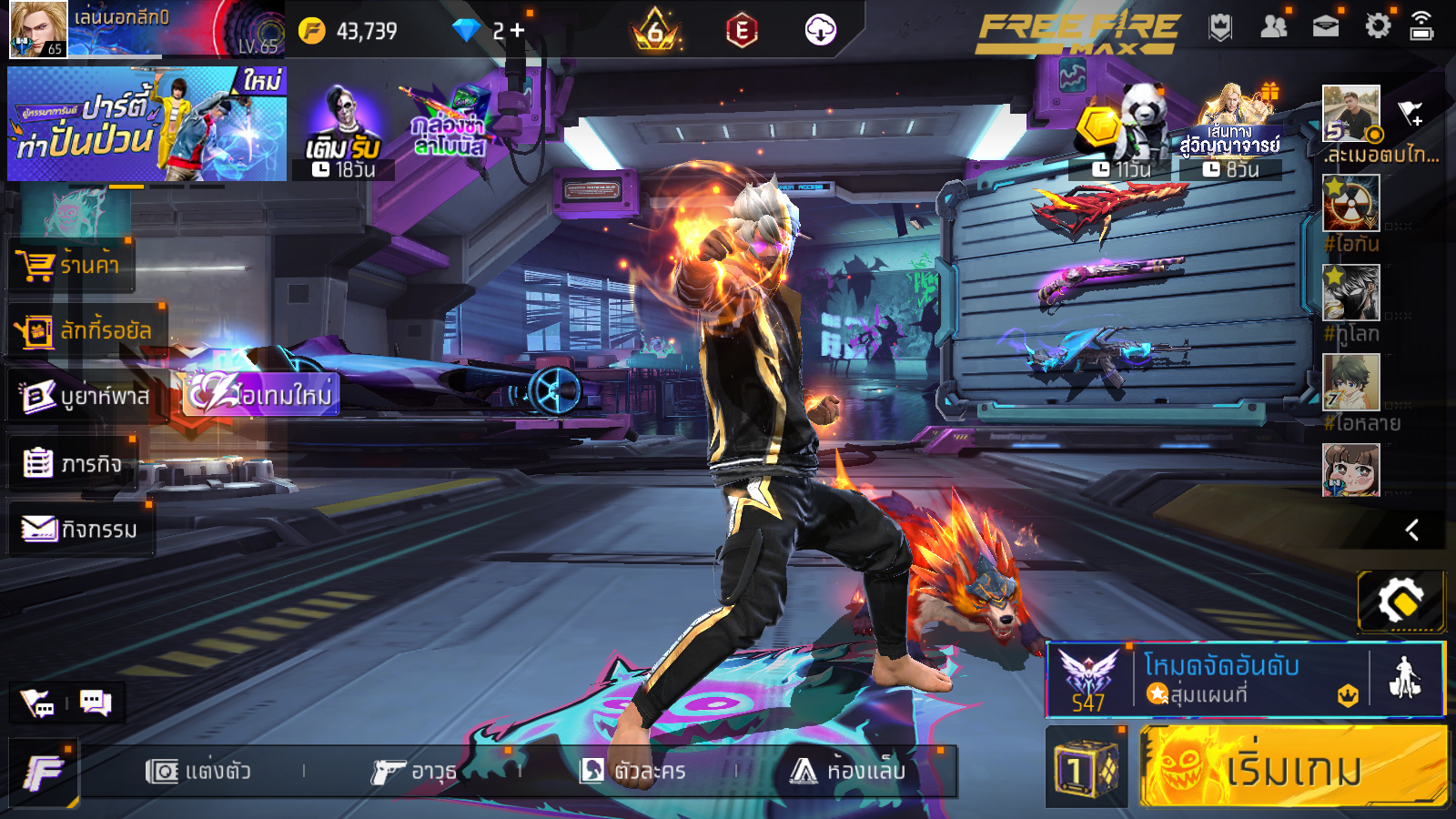Open the ภารกิจ missions menu

[73, 464]
